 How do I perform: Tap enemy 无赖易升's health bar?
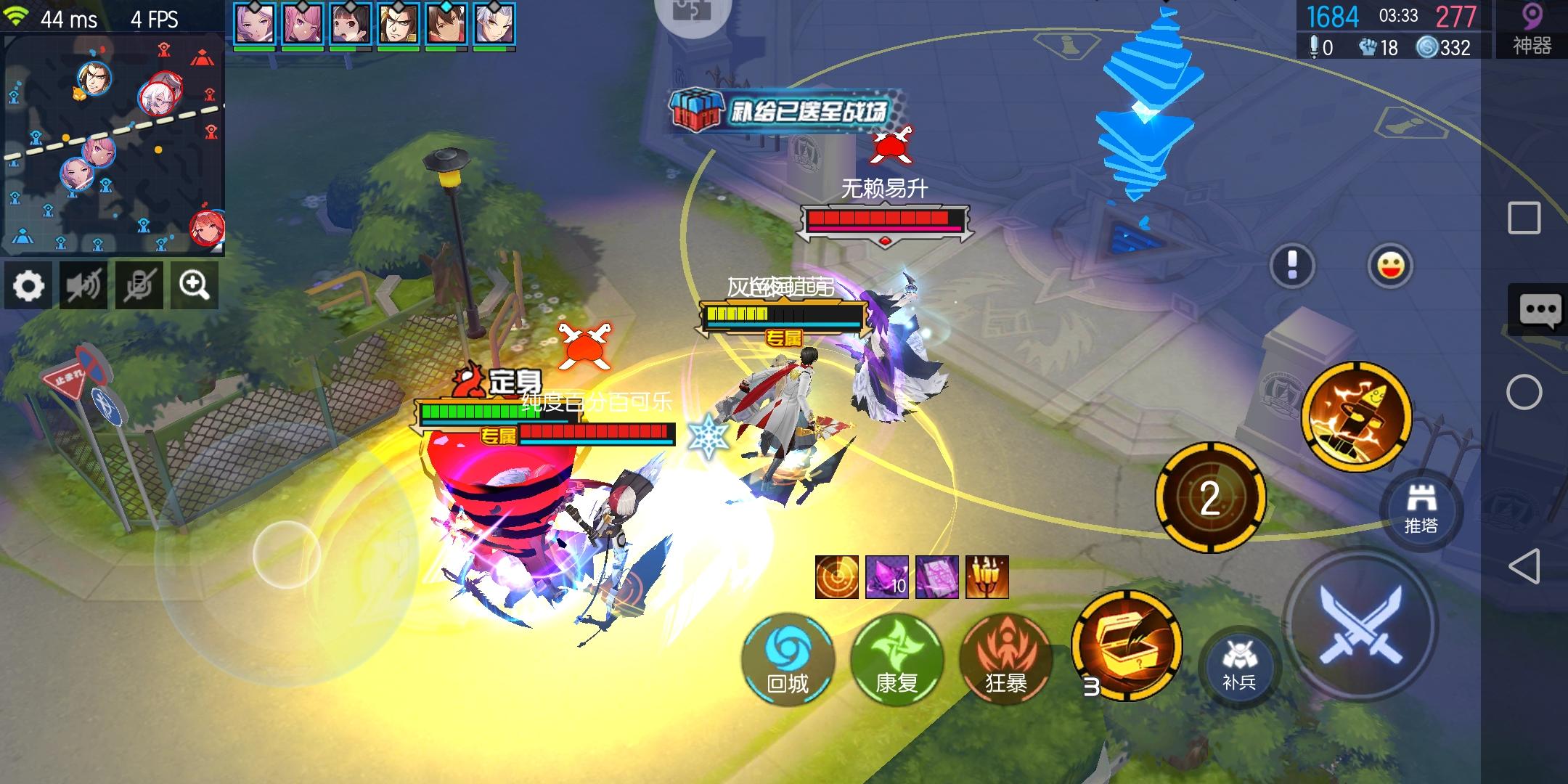point(886,216)
